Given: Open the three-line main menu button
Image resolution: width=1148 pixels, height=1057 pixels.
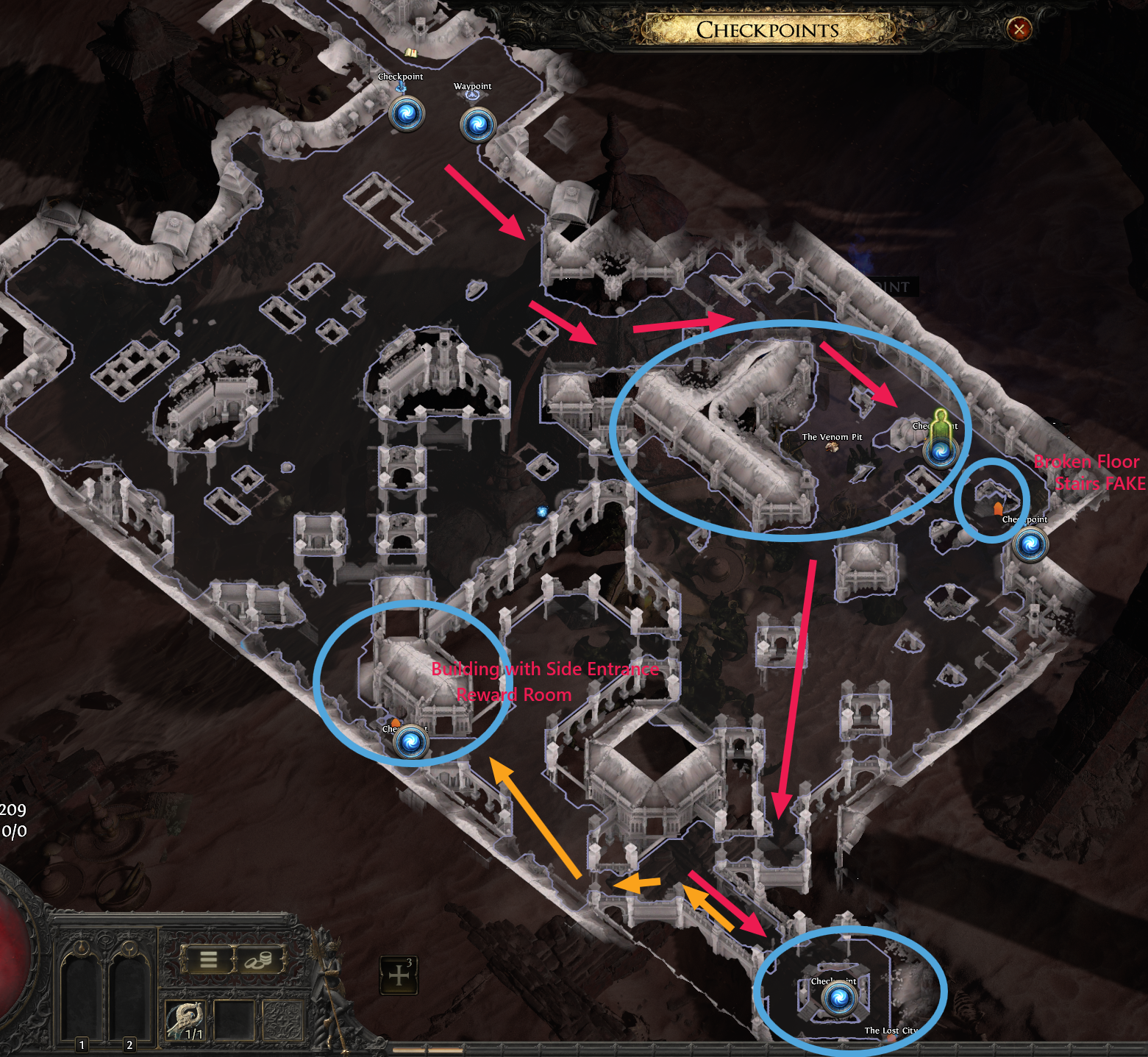Looking at the screenshot, I should [209, 960].
